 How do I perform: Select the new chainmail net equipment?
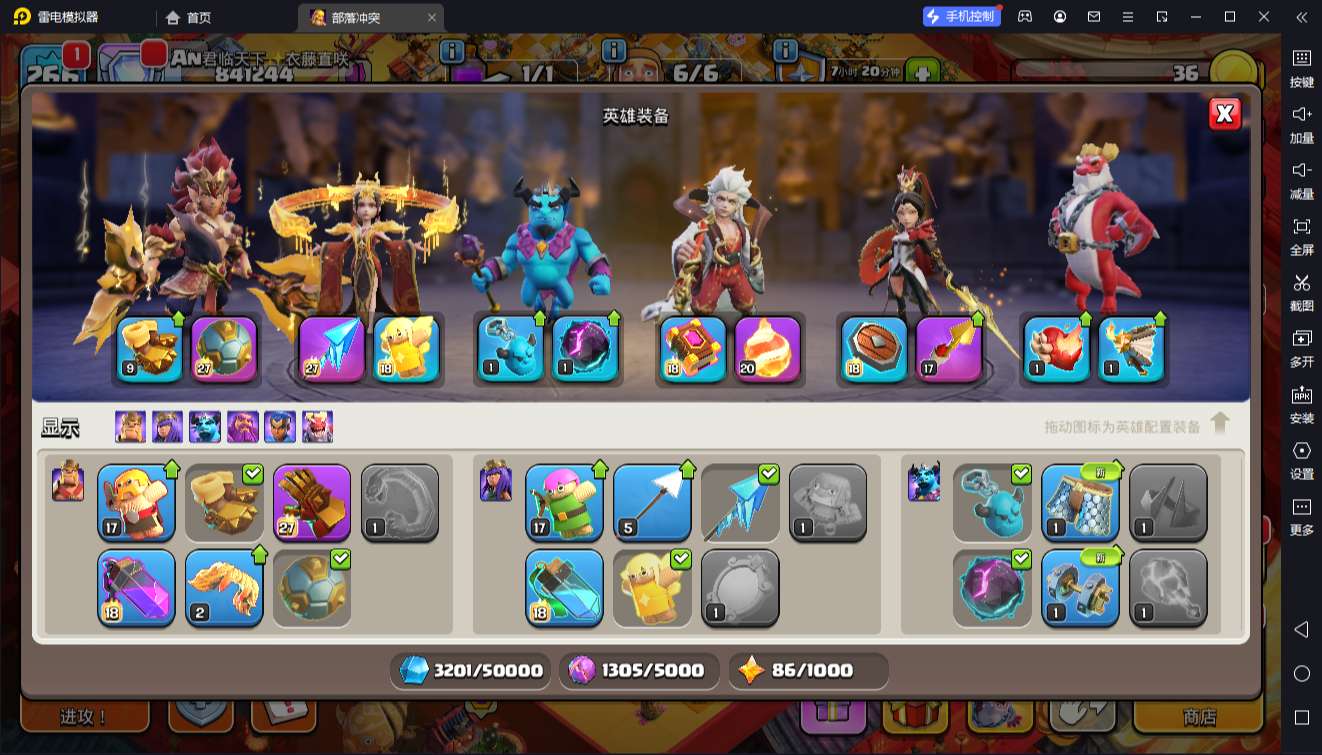[x=1080, y=501]
